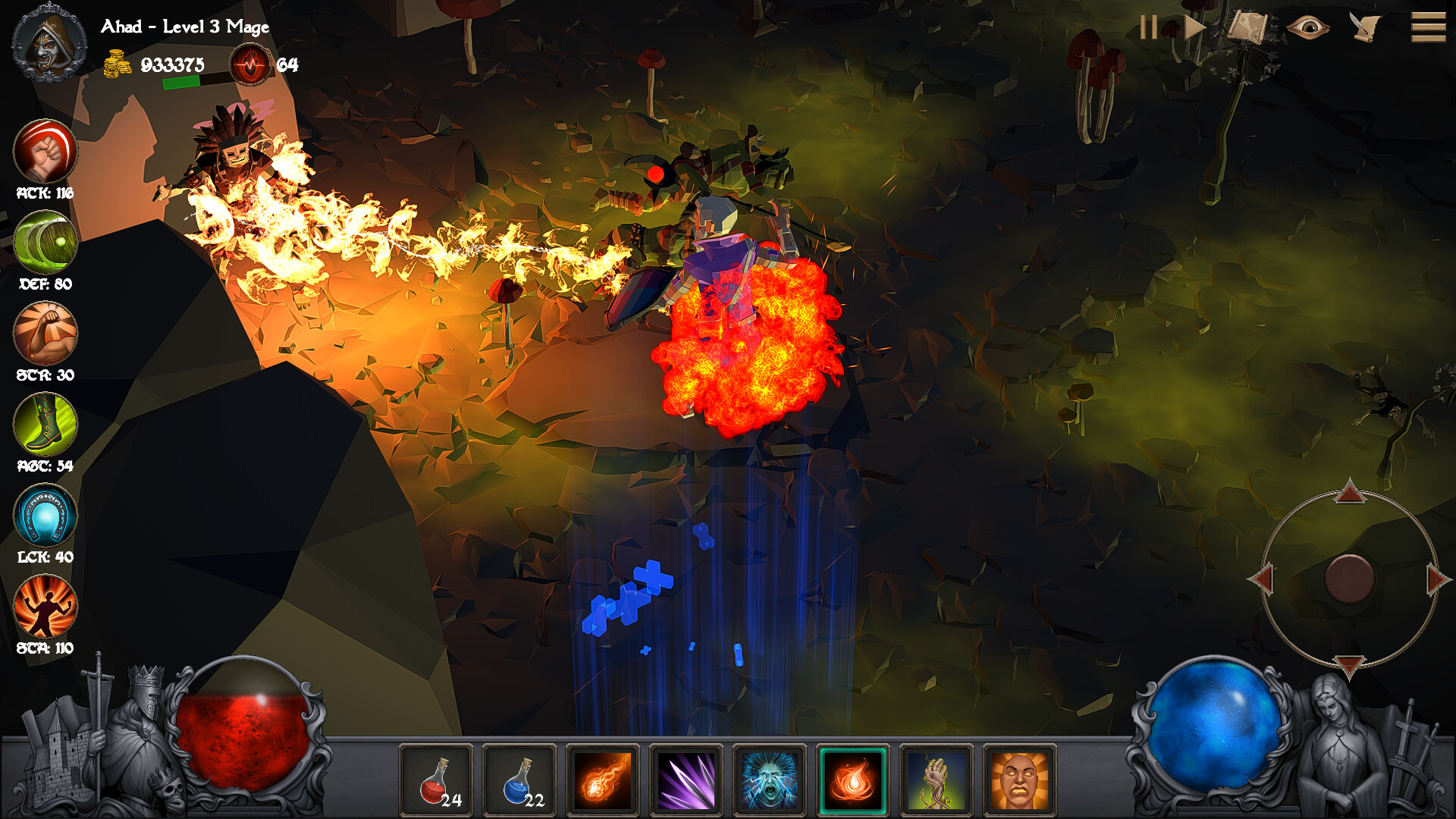
Task: Activate the purple shards spell
Action: point(686,781)
